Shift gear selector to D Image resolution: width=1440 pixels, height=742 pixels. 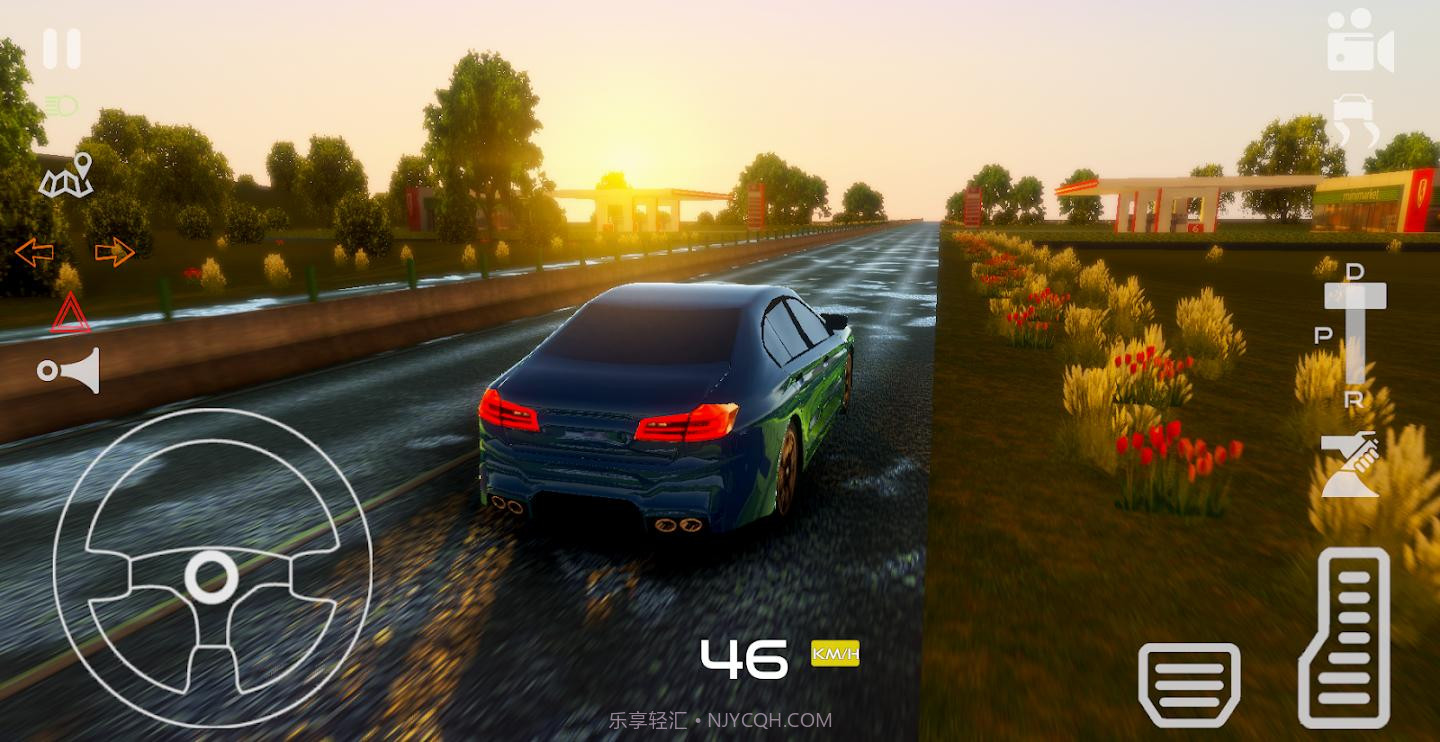click(1355, 272)
